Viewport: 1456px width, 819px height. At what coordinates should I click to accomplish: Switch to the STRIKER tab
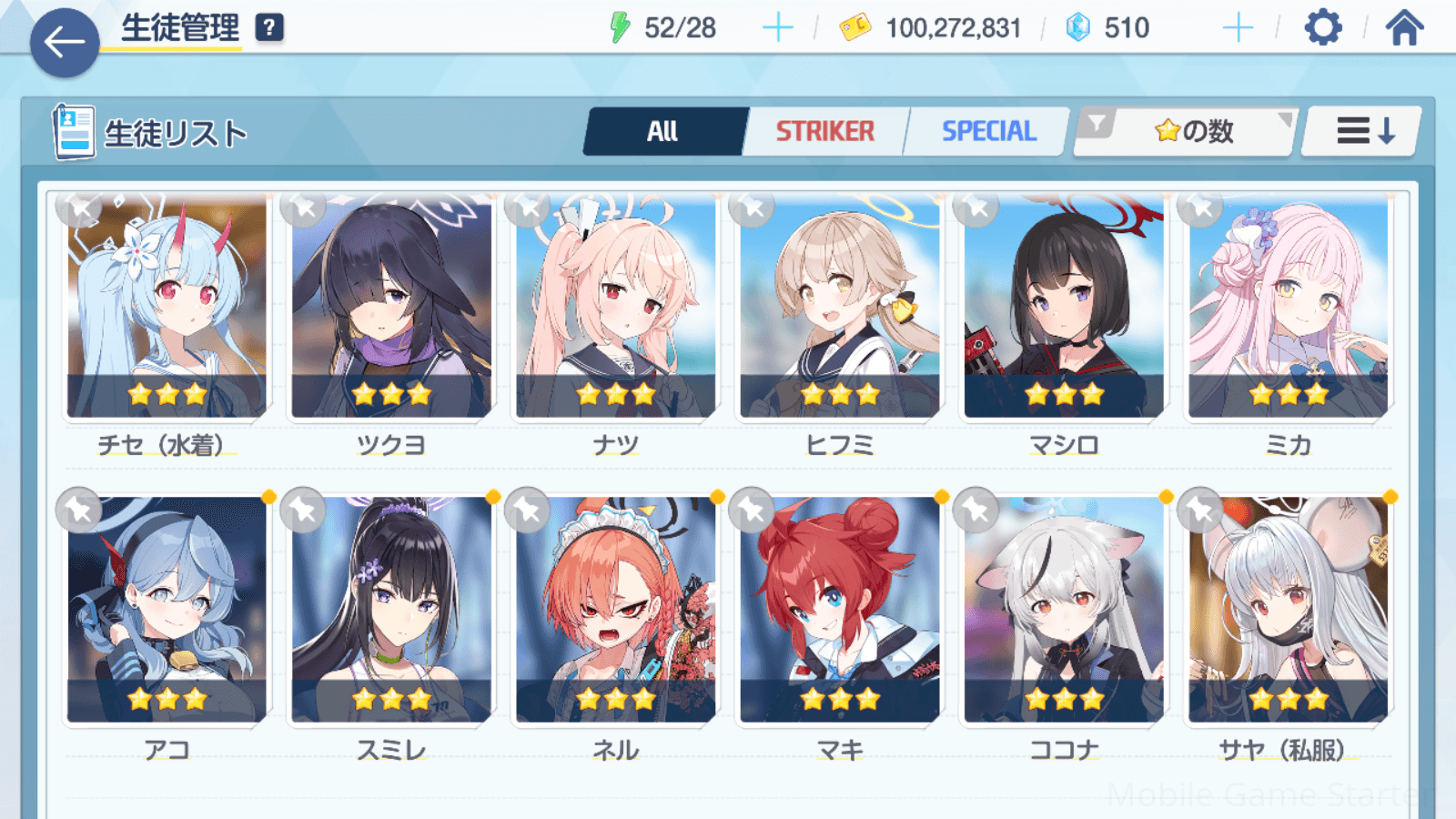pyautogui.click(x=824, y=132)
